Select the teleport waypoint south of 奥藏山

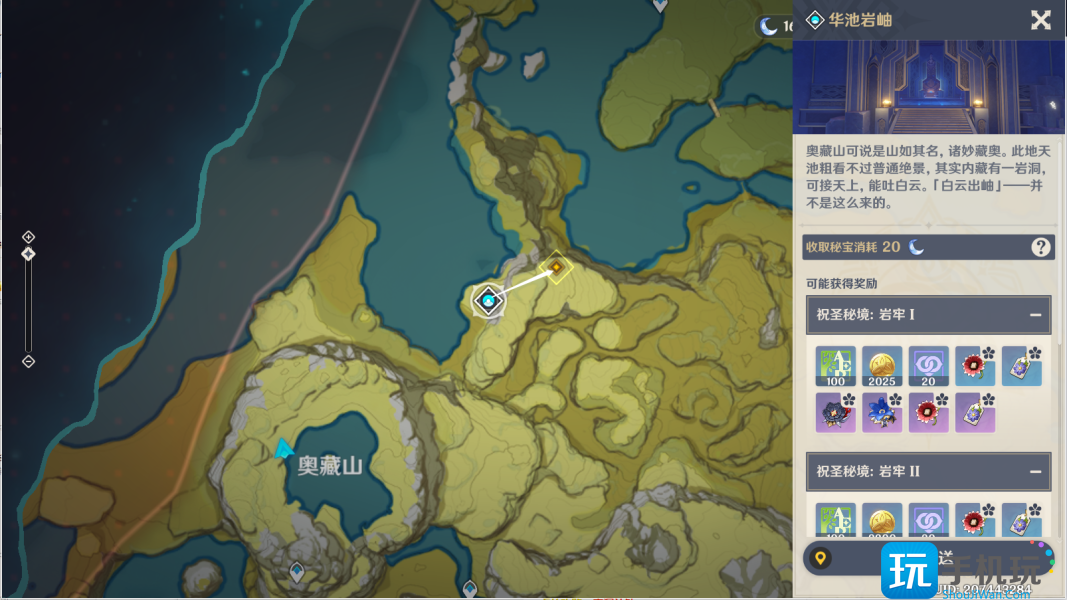tap(297, 572)
